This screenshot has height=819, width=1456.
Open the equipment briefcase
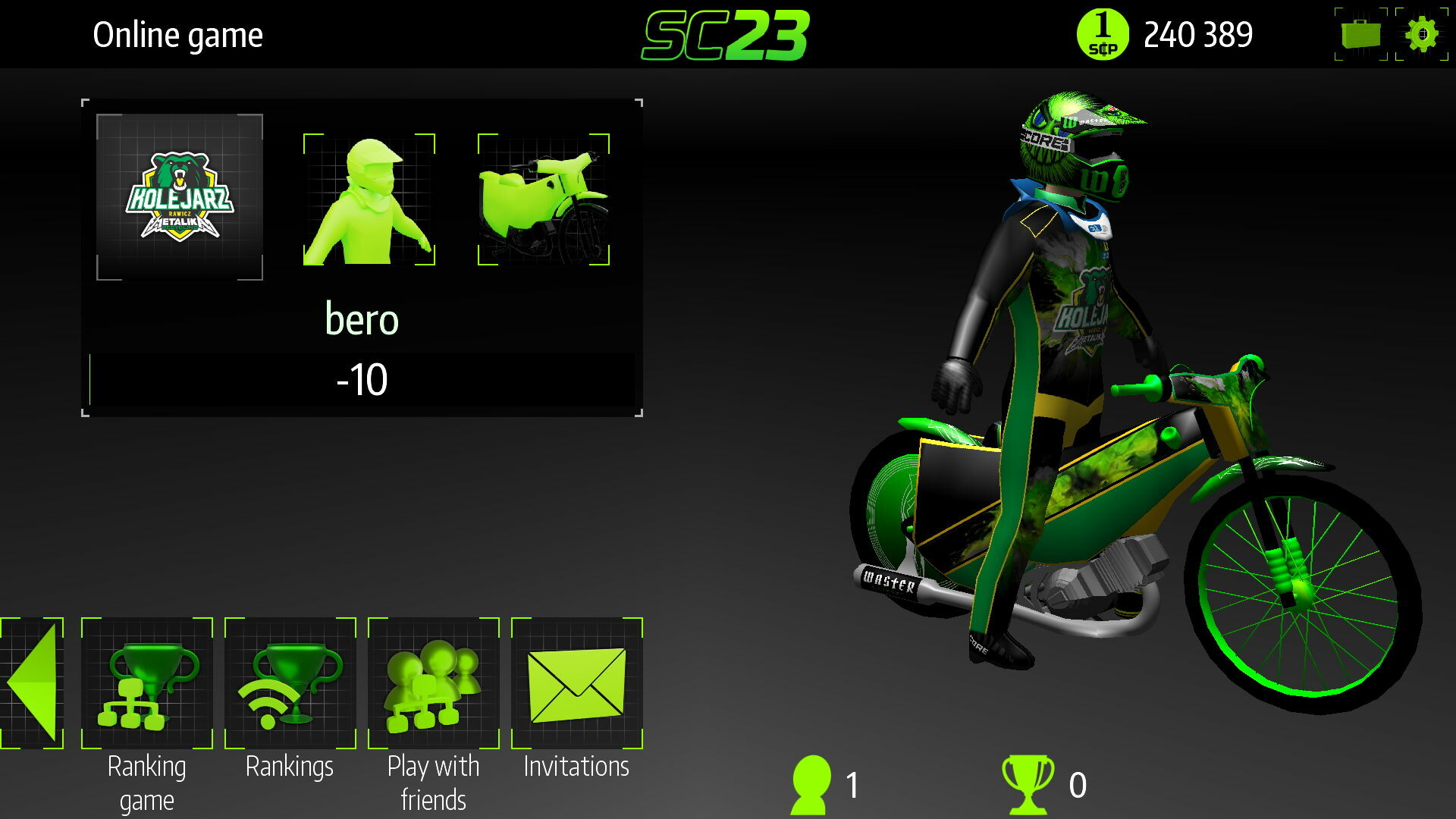[x=1361, y=33]
